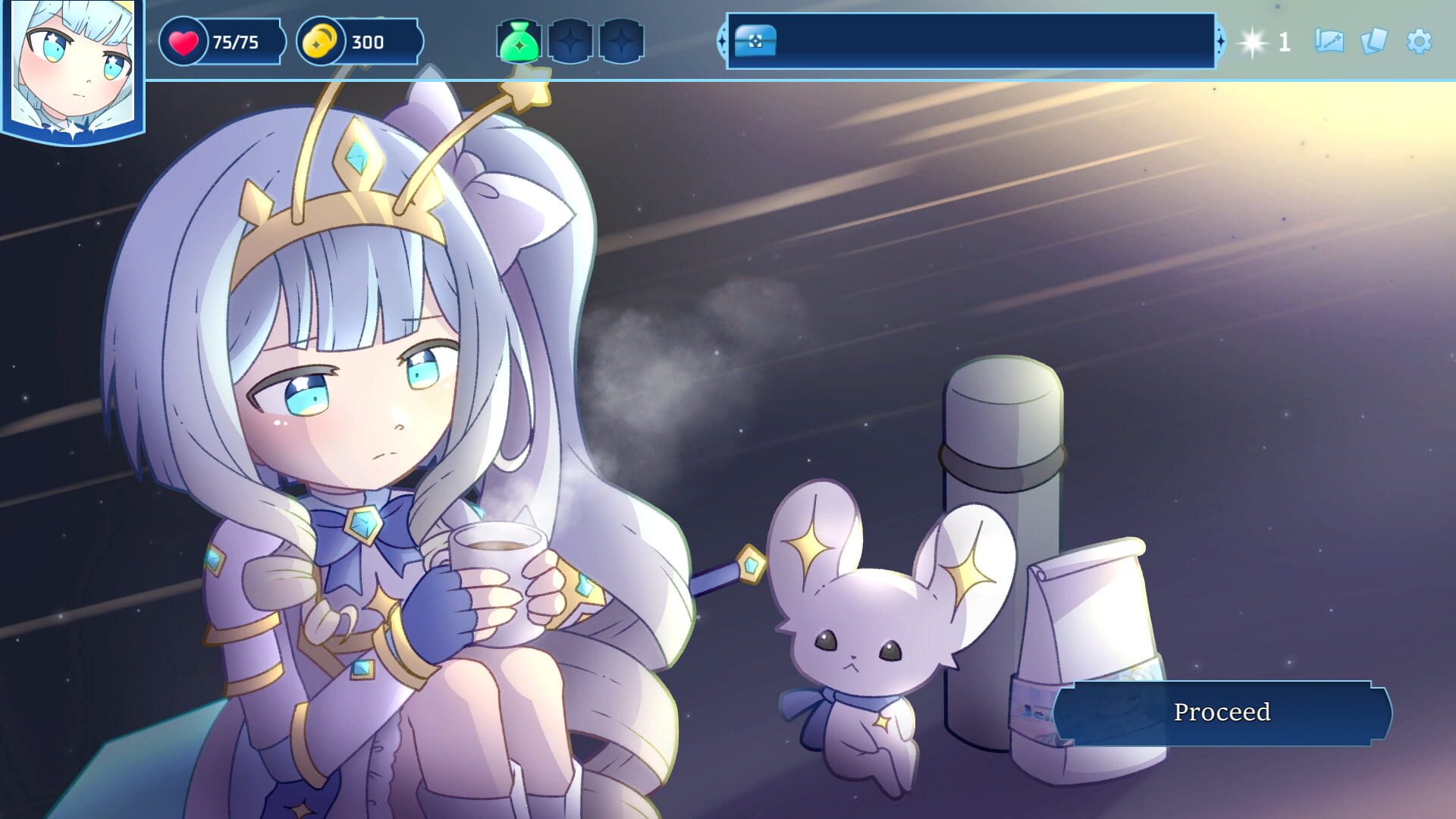Click the chest icon on the progress bar

pos(754,43)
